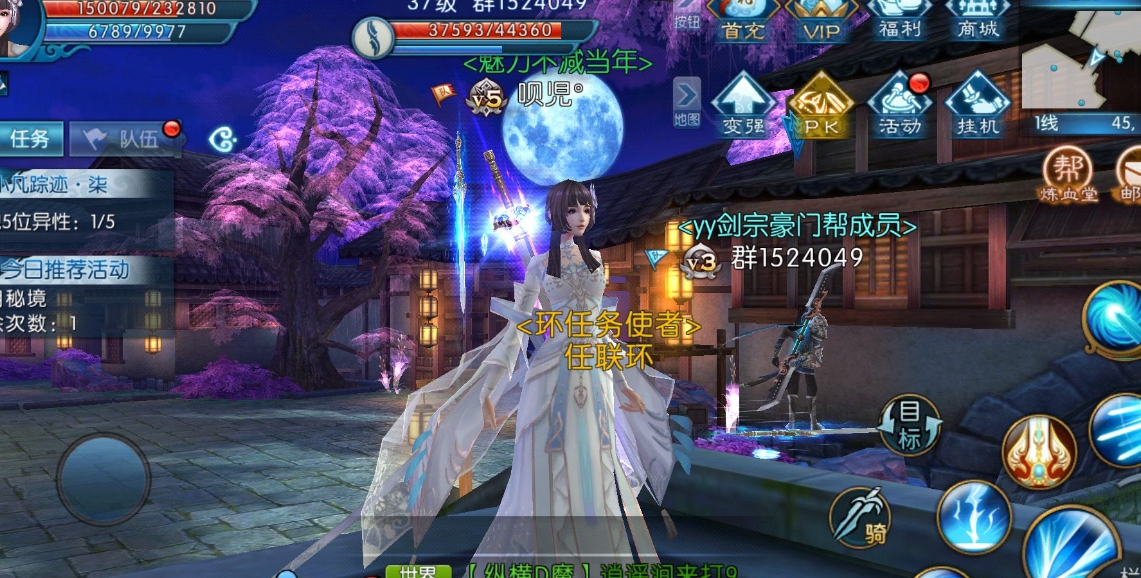Click the player portrait avatar
The height and width of the screenshot is (578, 1141).
(x=18, y=25)
